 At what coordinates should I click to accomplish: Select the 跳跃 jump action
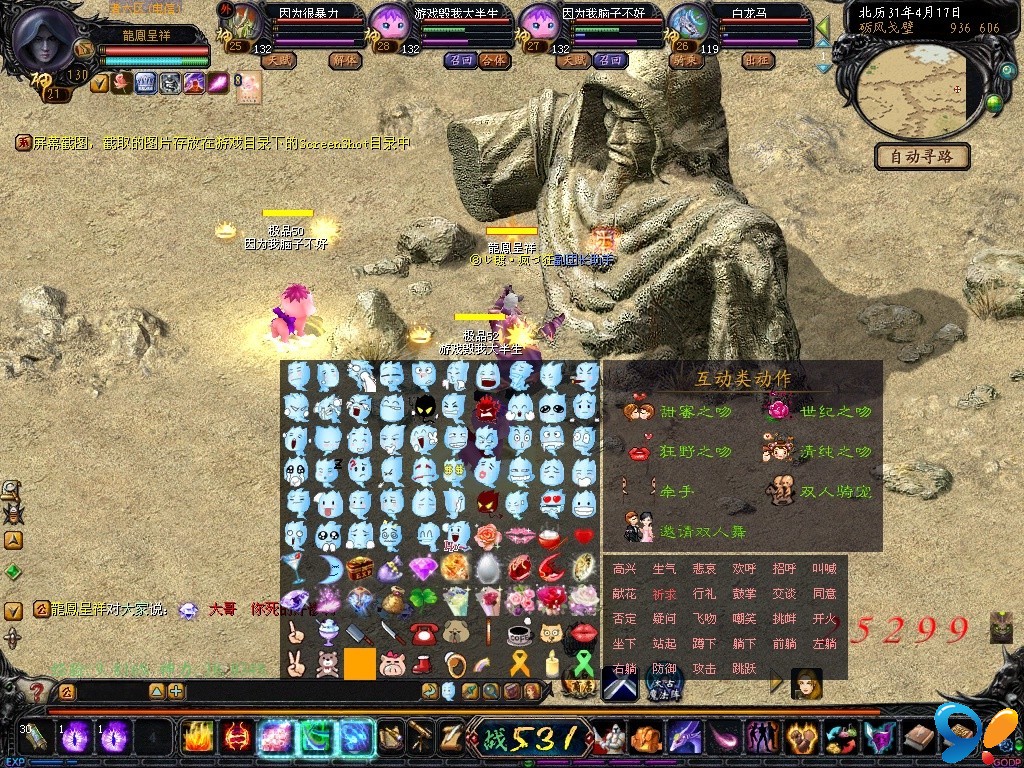[744, 669]
